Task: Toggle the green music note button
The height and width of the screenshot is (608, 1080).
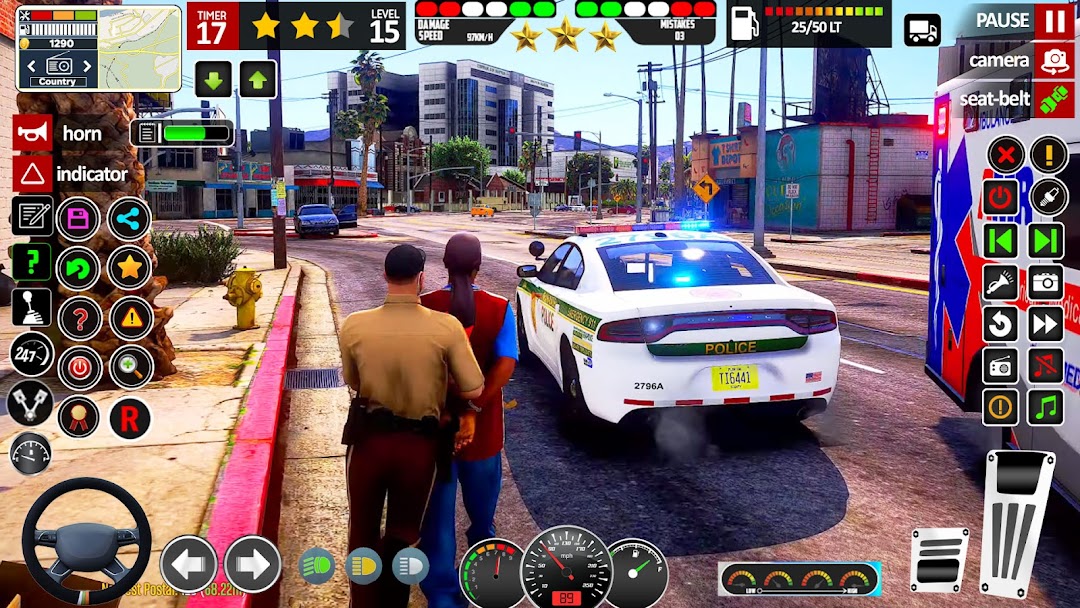Action: 1046,406
